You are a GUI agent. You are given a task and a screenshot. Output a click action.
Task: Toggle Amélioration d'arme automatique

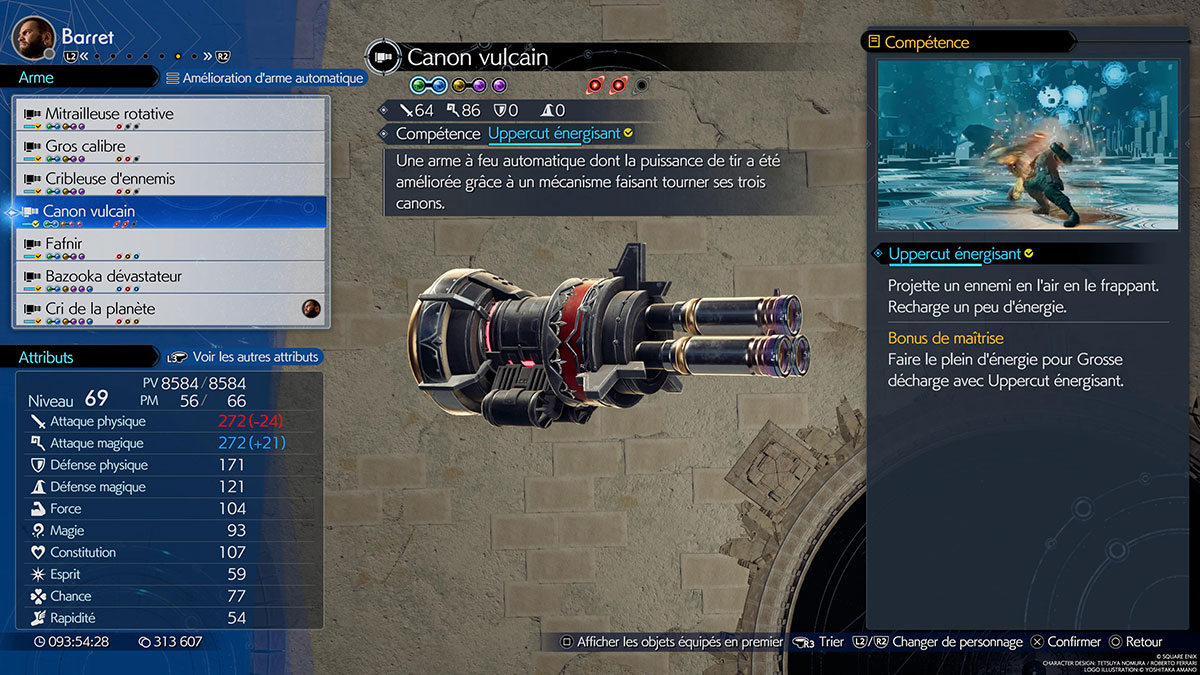click(x=264, y=78)
